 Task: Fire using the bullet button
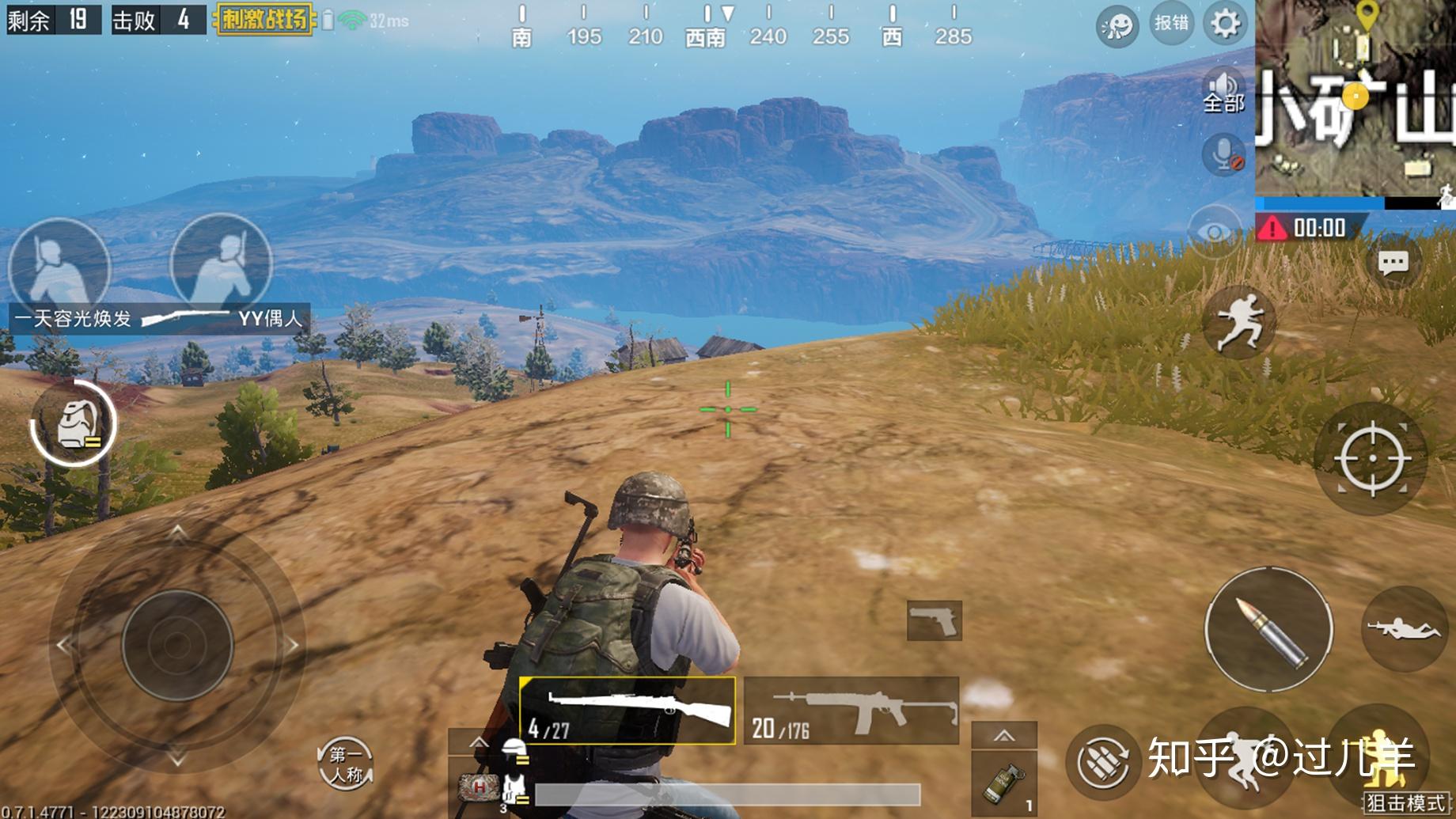[x=1268, y=630]
